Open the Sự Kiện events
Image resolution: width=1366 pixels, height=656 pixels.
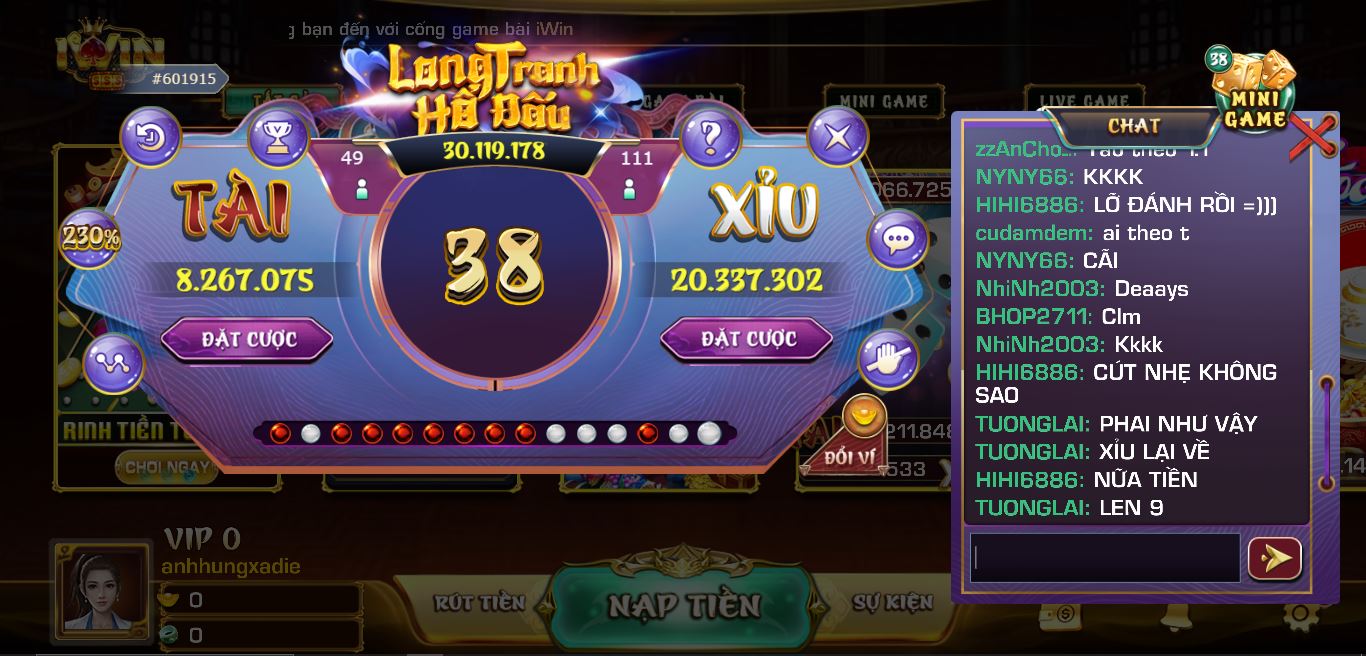(x=892, y=602)
